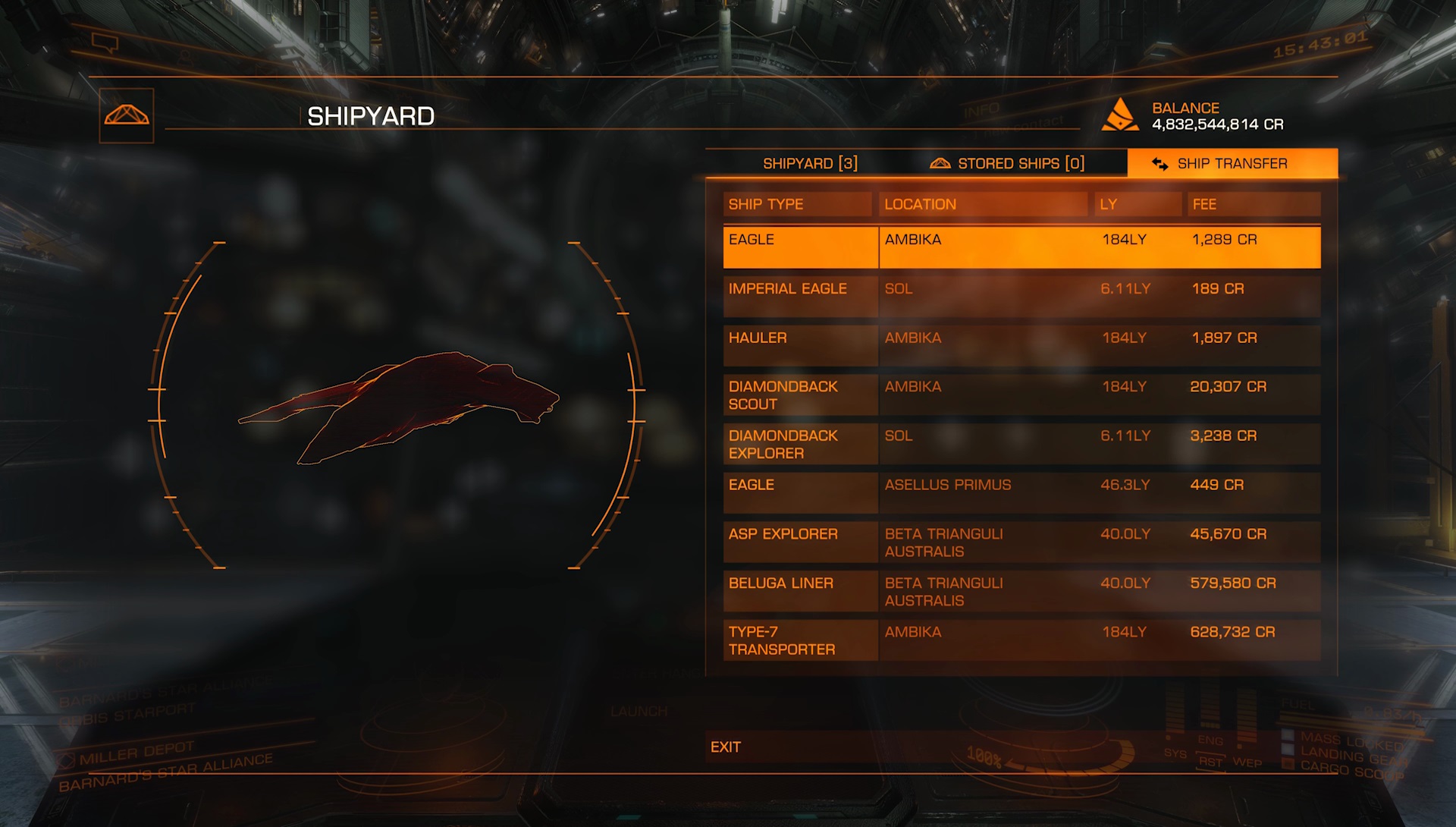Screen dimensions: 1456x827
Task: Open the Stored Ships tab
Action: pos(1008,163)
